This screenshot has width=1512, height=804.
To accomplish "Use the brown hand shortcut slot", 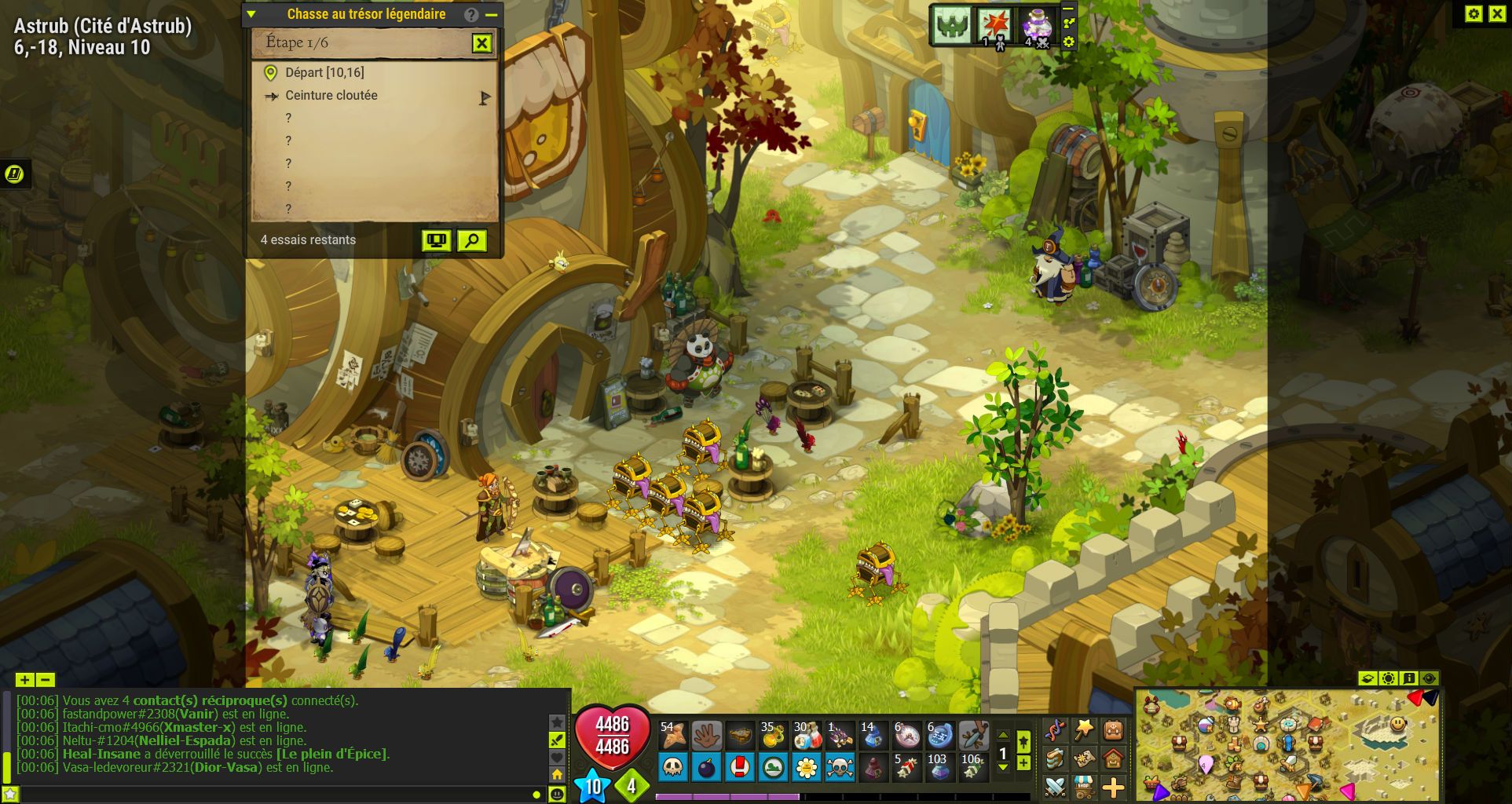I will pos(707,736).
